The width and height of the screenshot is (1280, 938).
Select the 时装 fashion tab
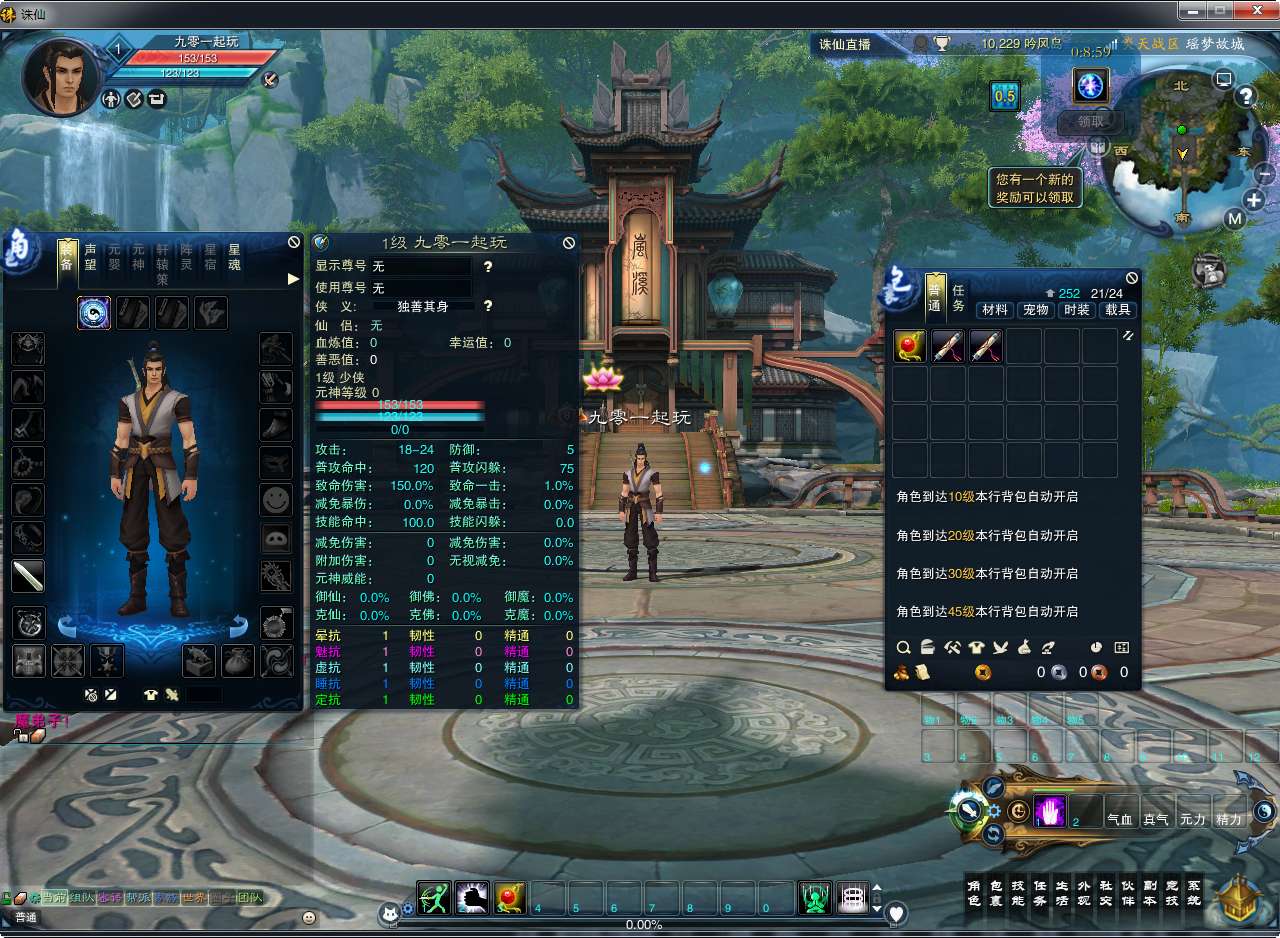click(x=1077, y=310)
